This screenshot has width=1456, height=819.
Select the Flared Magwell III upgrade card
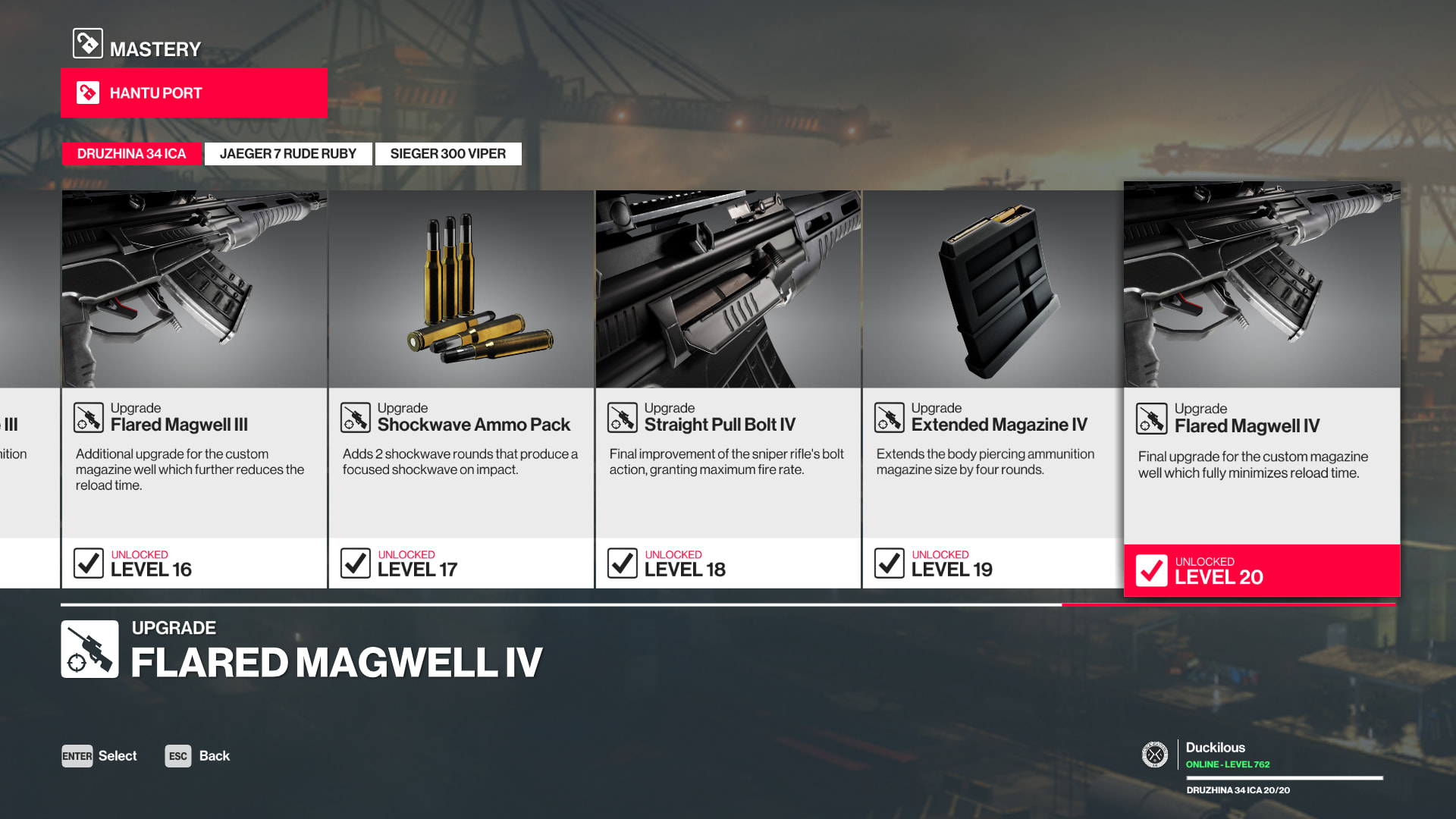[194, 388]
